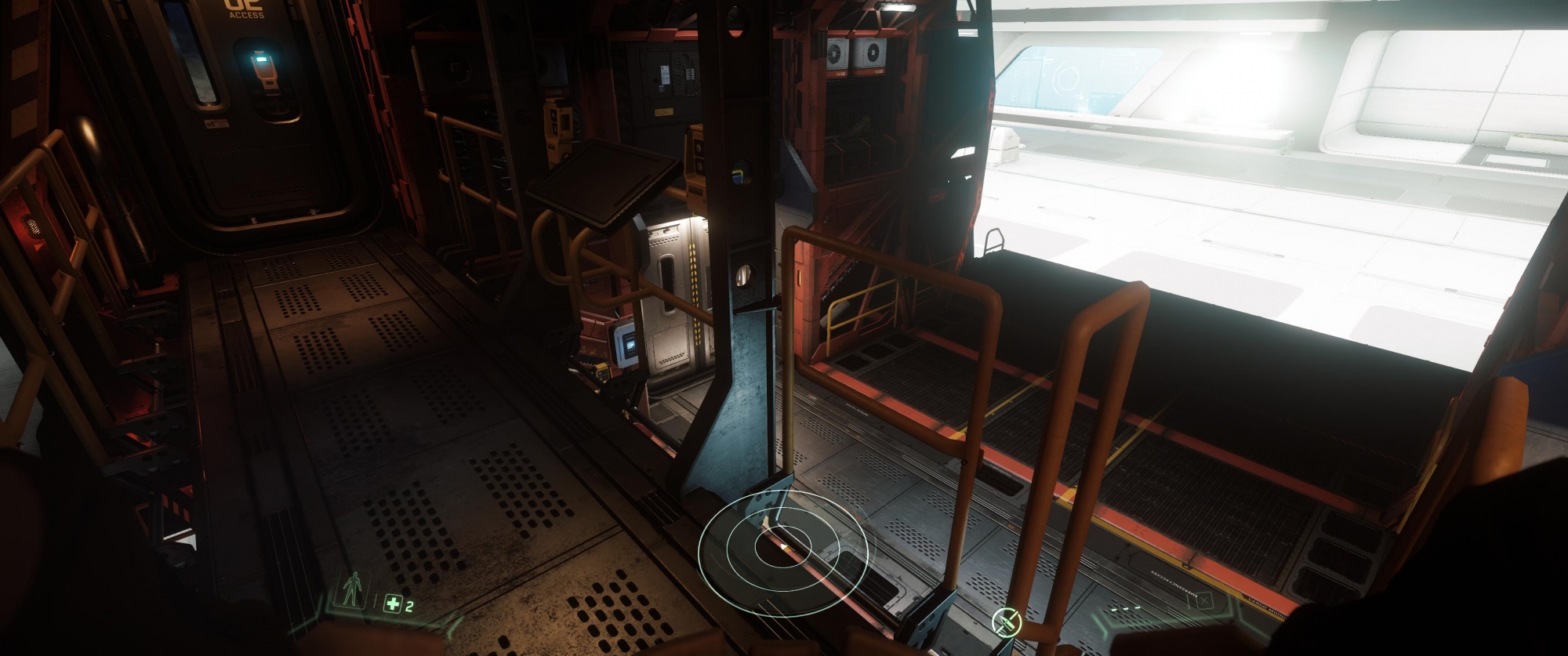Use the green cross MedPen icon
The height and width of the screenshot is (656, 1568).
click(393, 603)
